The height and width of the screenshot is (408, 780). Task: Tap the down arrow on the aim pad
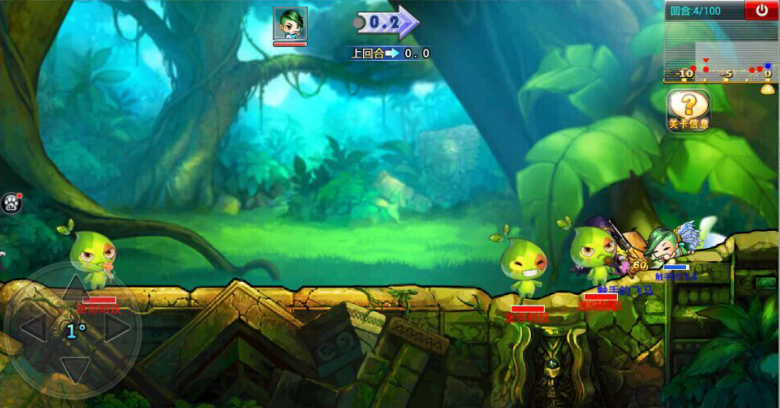coord(75,369)
